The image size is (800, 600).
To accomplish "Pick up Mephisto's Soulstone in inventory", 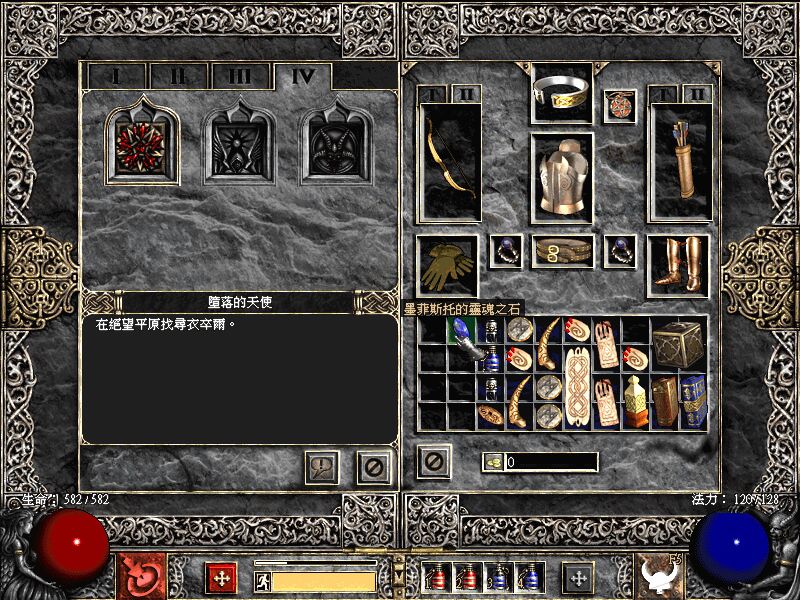I will [462, 343].
